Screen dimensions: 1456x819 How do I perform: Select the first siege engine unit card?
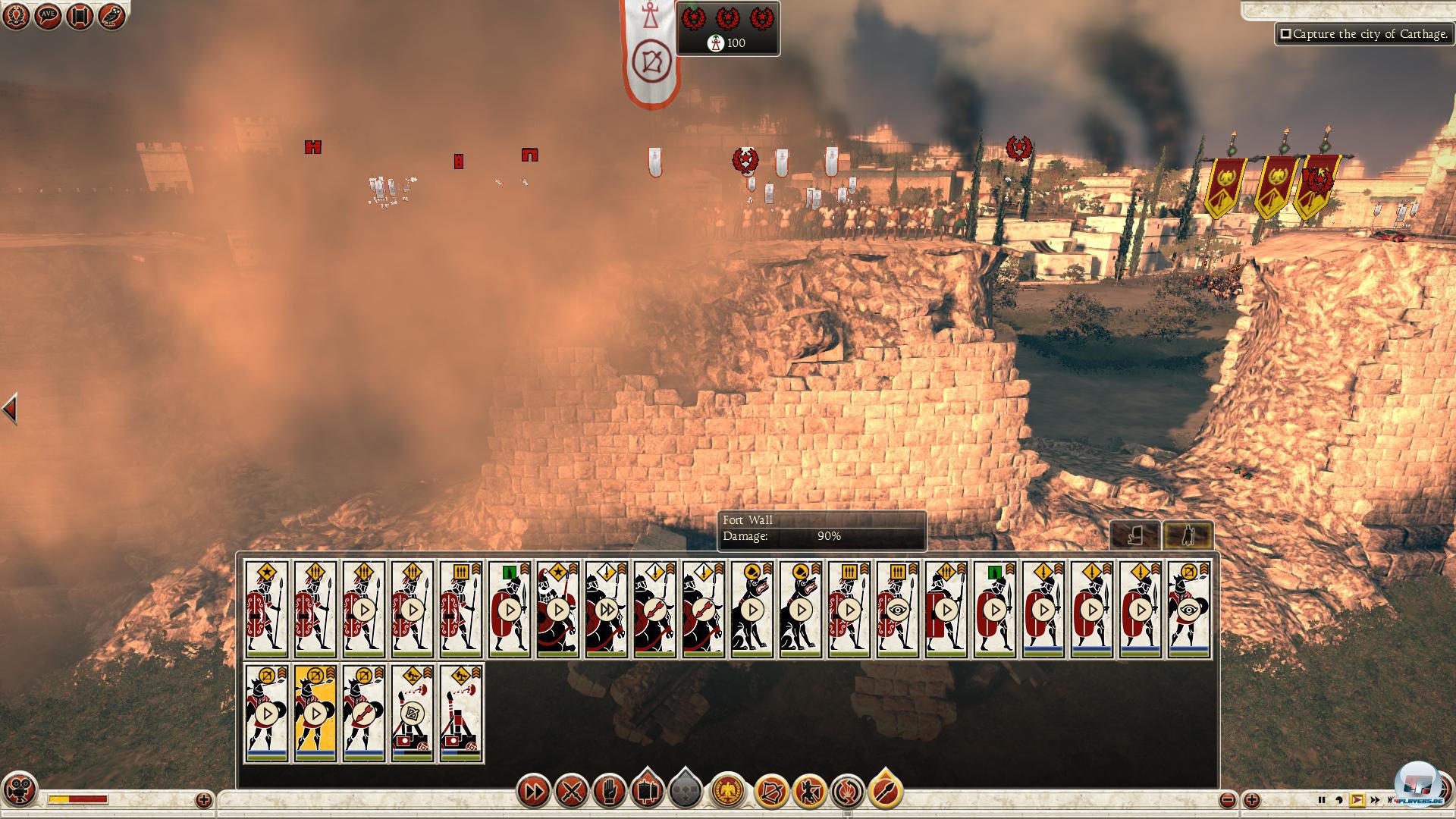[413, 713]
